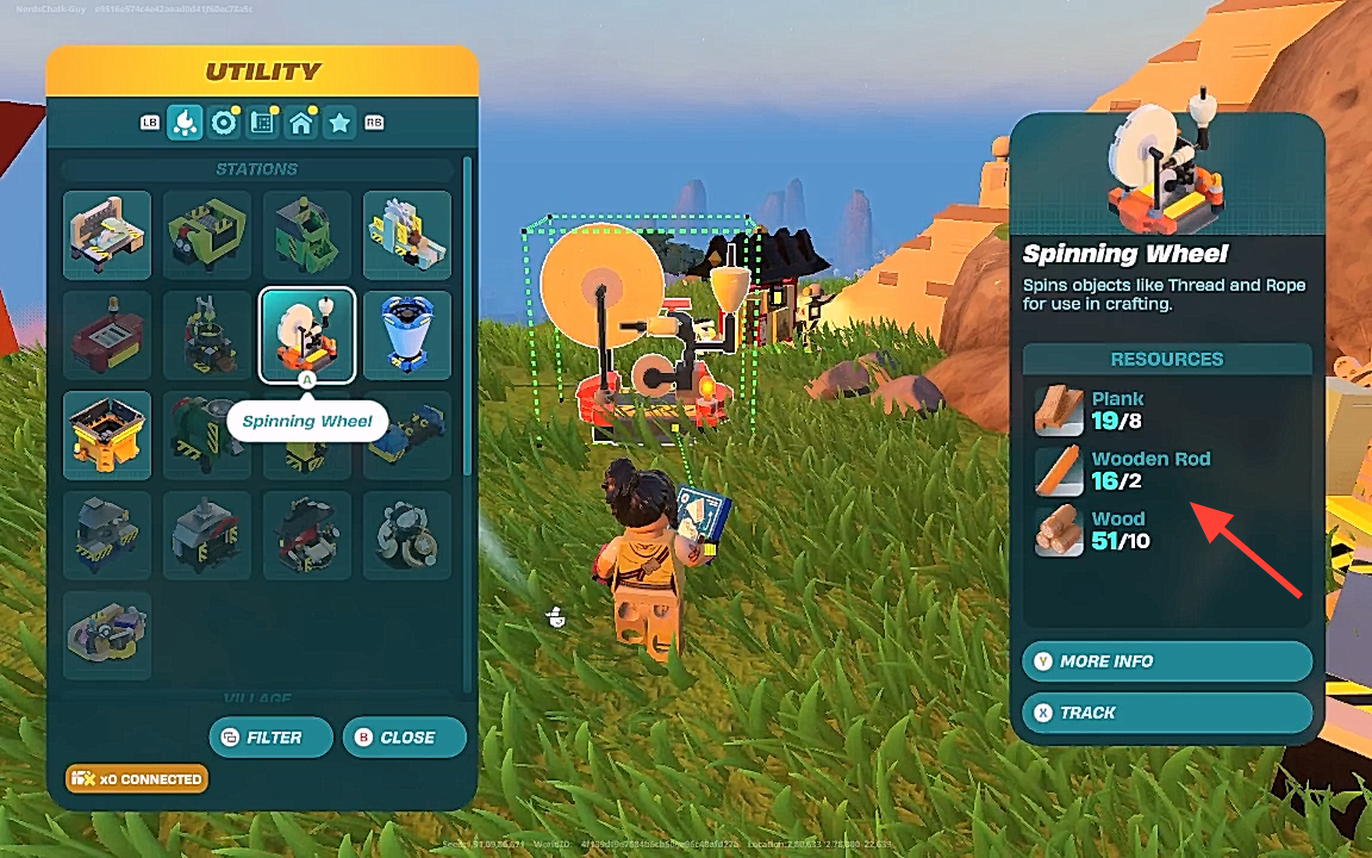Click the x0 Connected indicator
Viewport: 1372px width, 858px height.
point(137,779)
